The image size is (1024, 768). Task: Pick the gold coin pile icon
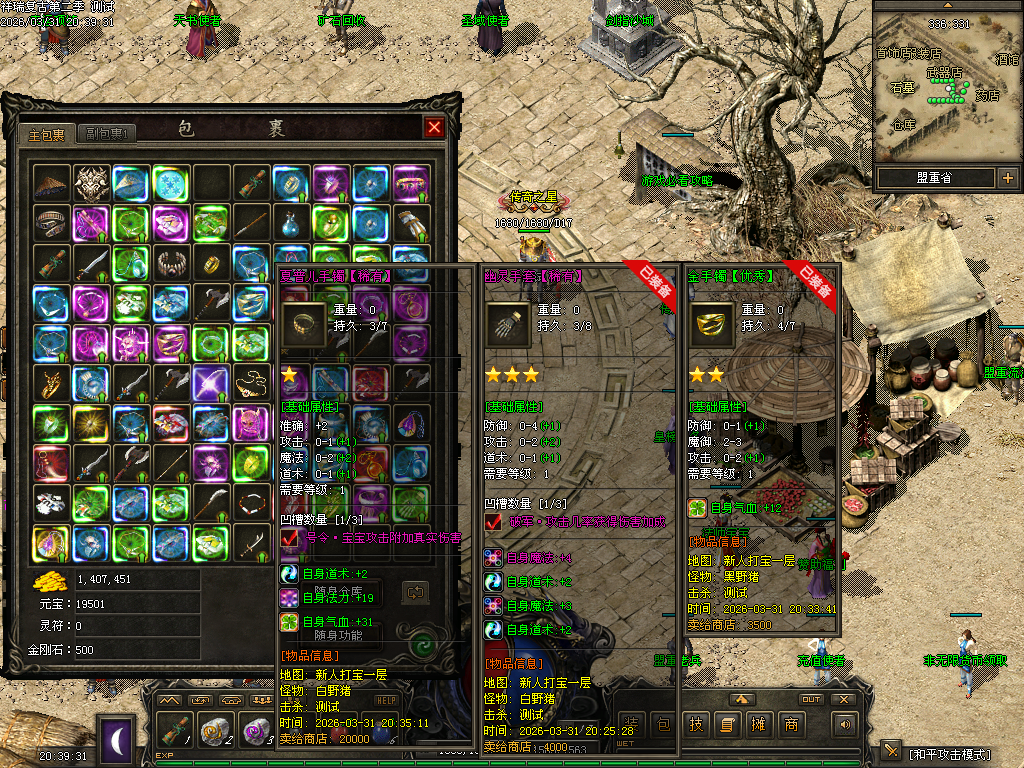coord(48,581)
